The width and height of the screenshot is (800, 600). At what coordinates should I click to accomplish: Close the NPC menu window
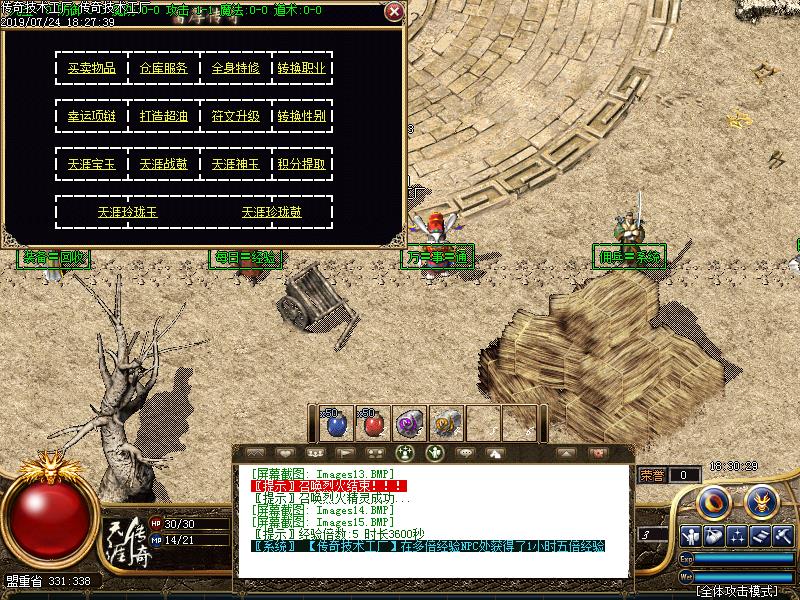[x=394, y=12]
